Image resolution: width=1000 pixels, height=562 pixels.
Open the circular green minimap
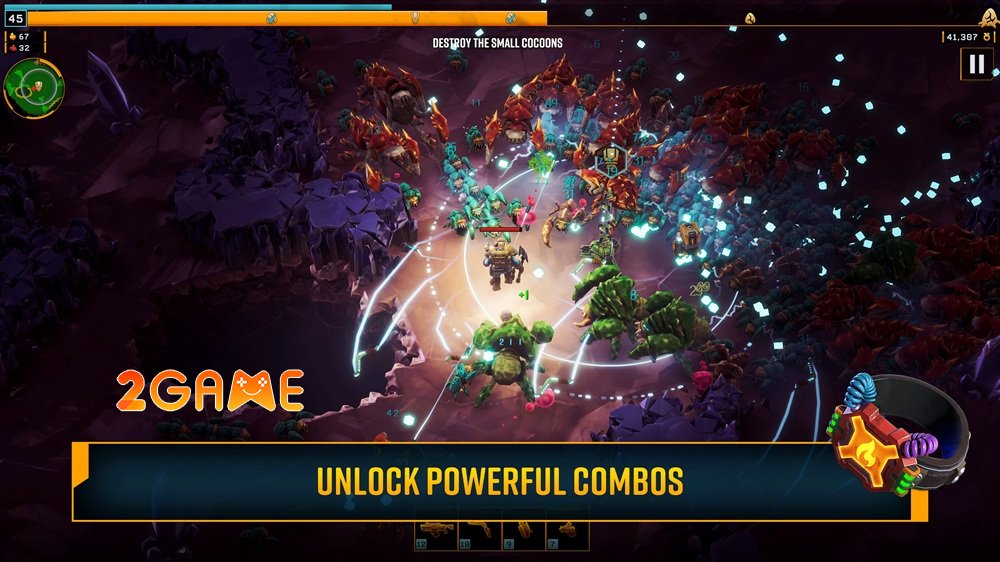pos(34,87)
